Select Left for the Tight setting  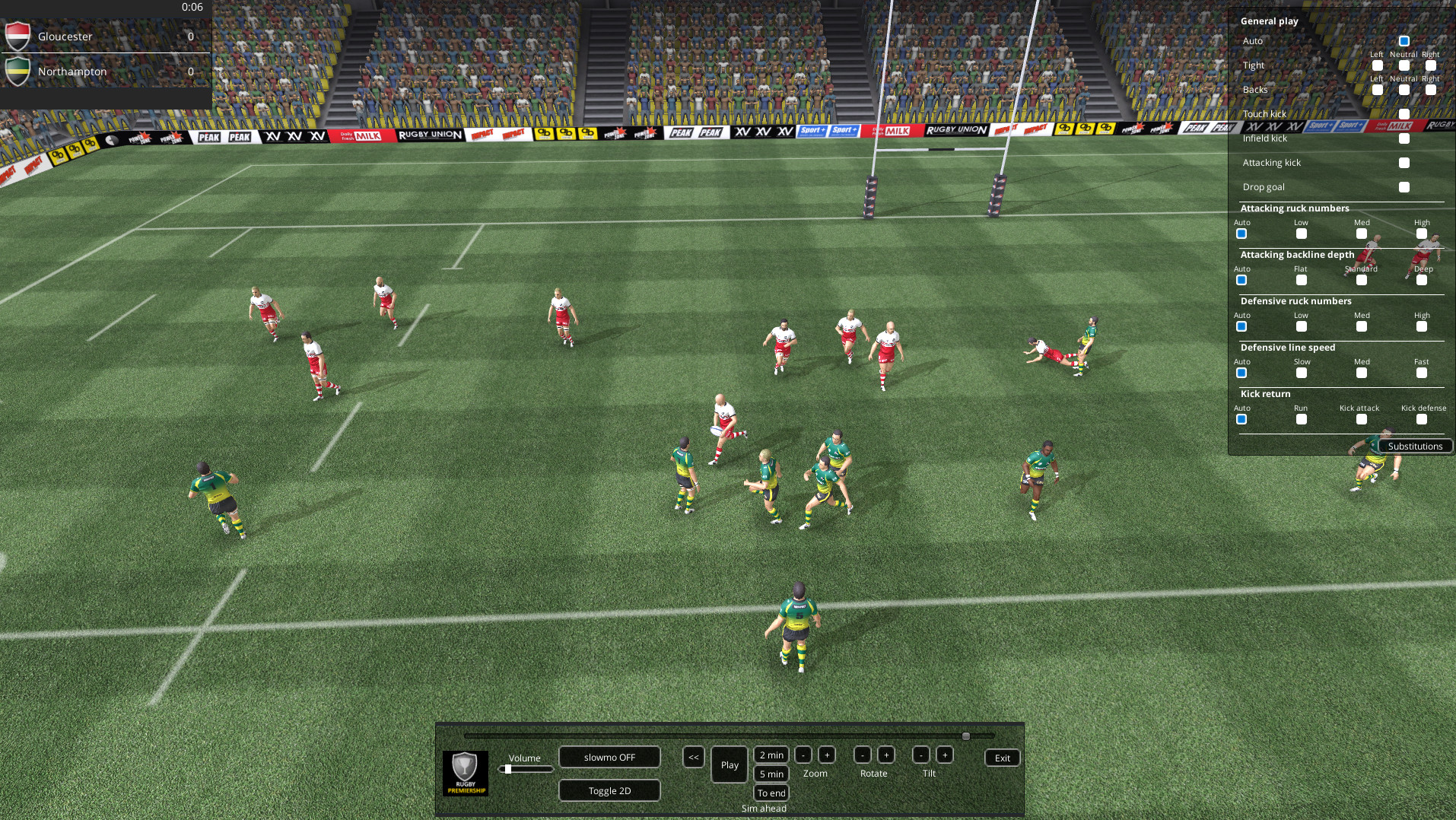click(x=1378, y=66)
